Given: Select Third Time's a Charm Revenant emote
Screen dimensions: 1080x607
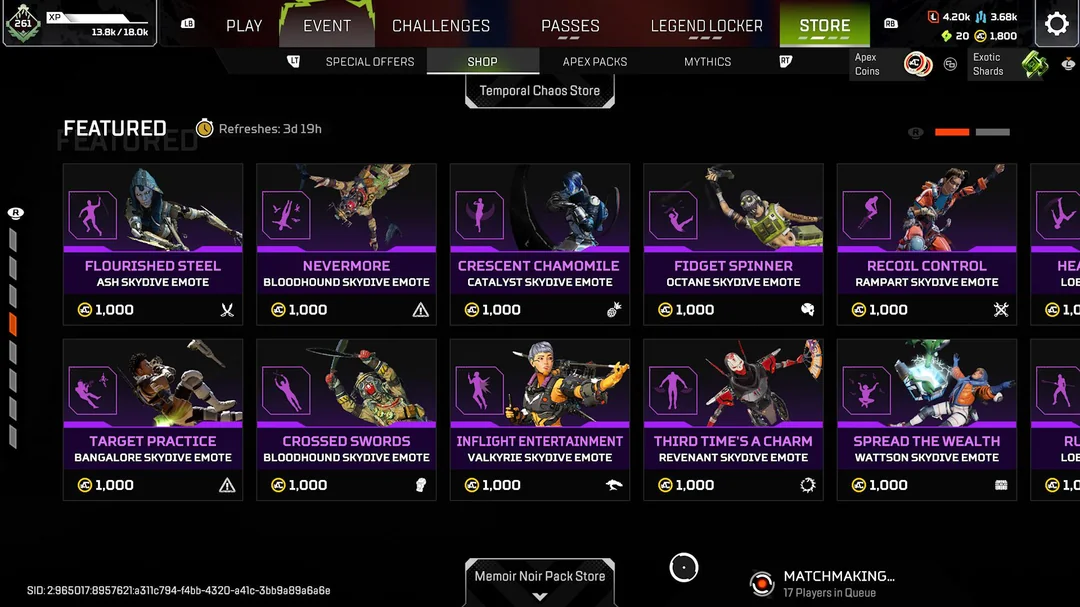Looking at the screenshot, I should pyautogui.click(x=733, y=419).
